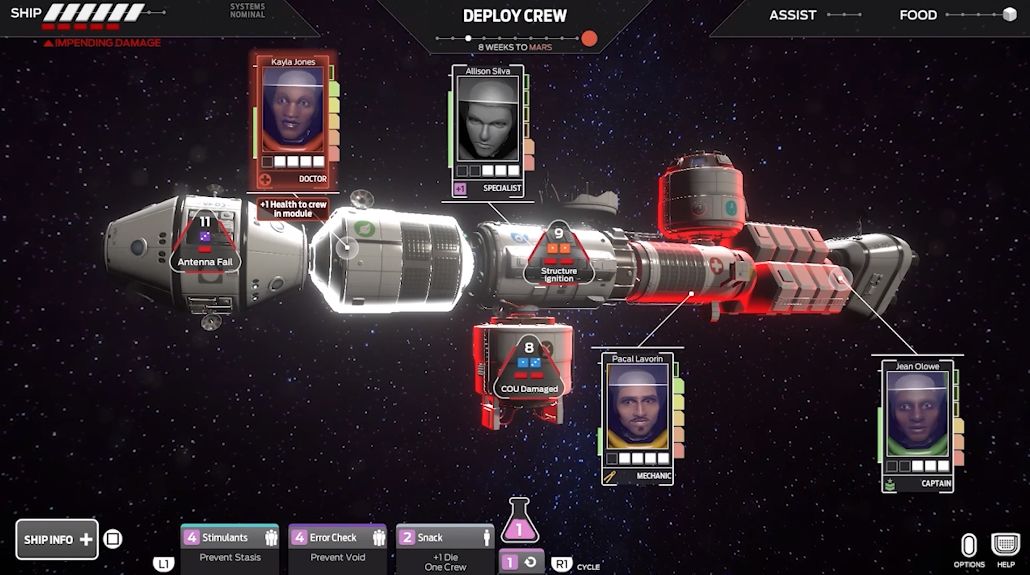The height and width of the screenshot is (575, 1030).
Task: Open the Options menu
Action: (x=968, y=549)
